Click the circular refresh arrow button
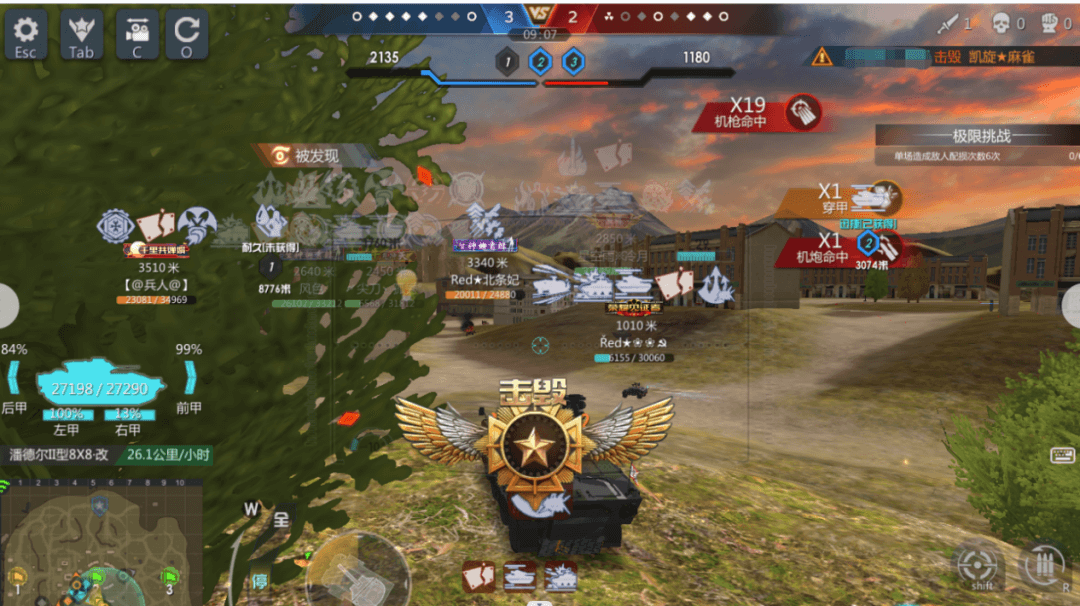1080x606 pixels. (186, 35)
